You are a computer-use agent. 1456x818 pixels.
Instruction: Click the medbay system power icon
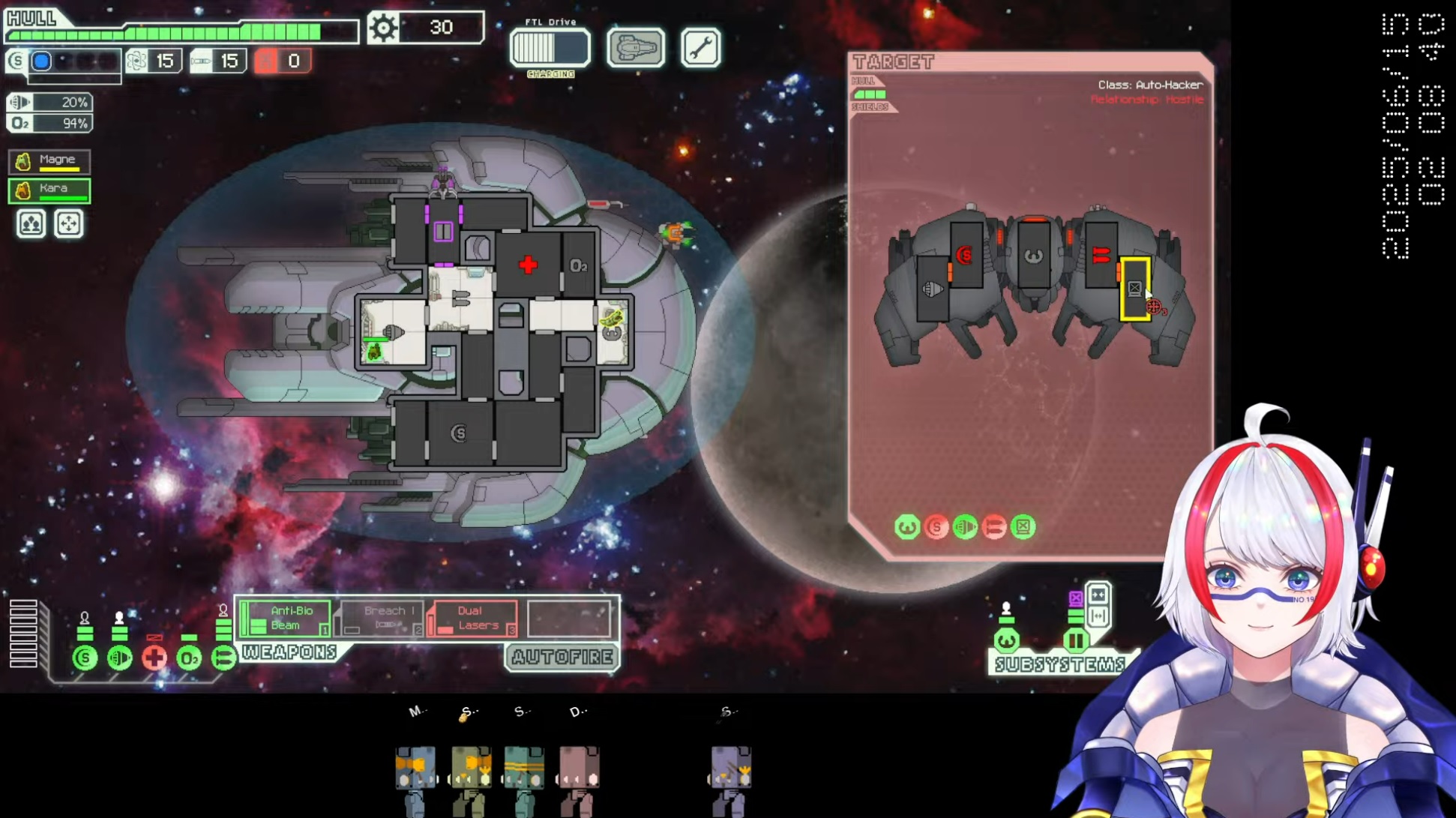point(154,658)
